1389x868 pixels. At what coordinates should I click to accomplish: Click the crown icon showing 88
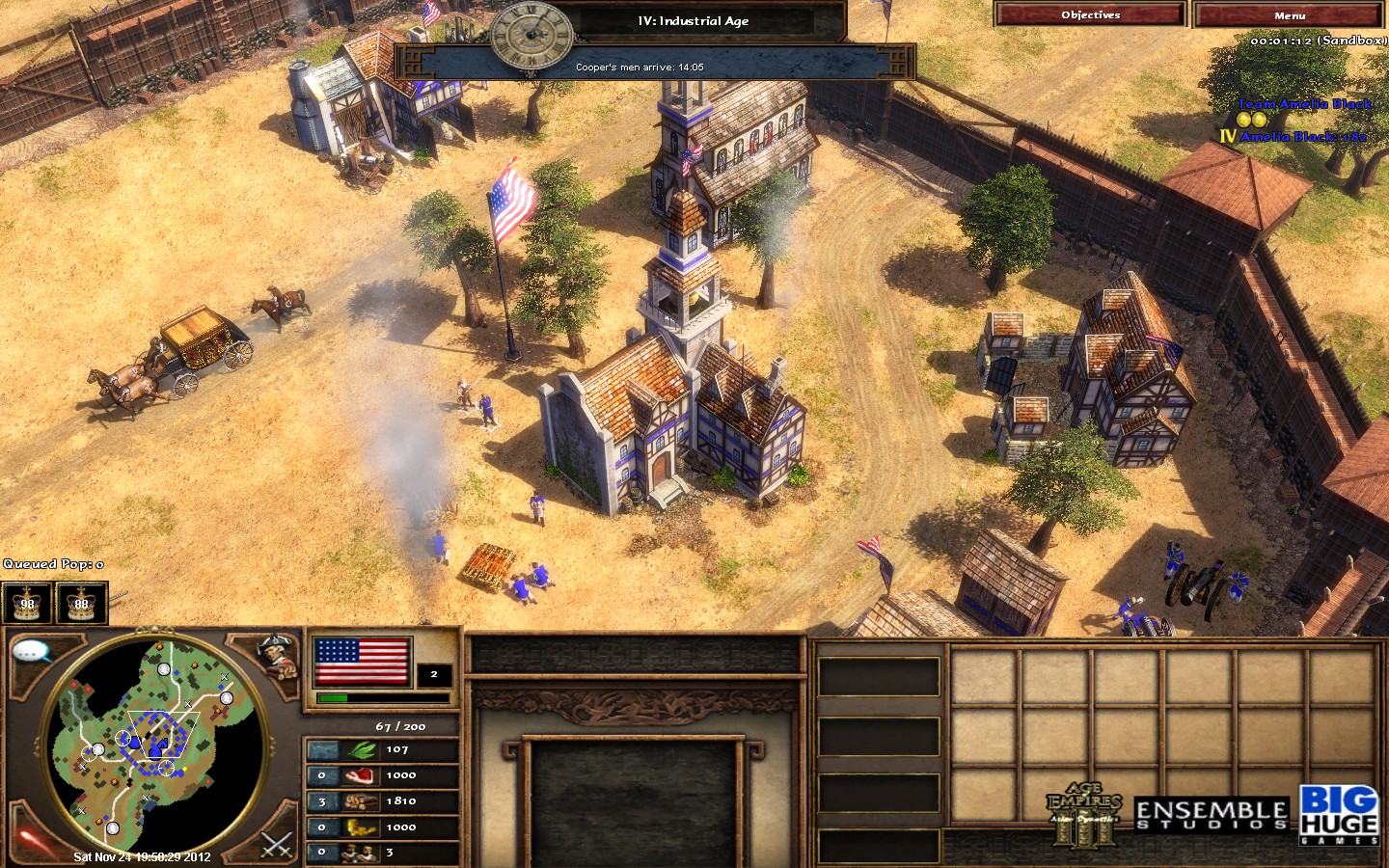81,605
